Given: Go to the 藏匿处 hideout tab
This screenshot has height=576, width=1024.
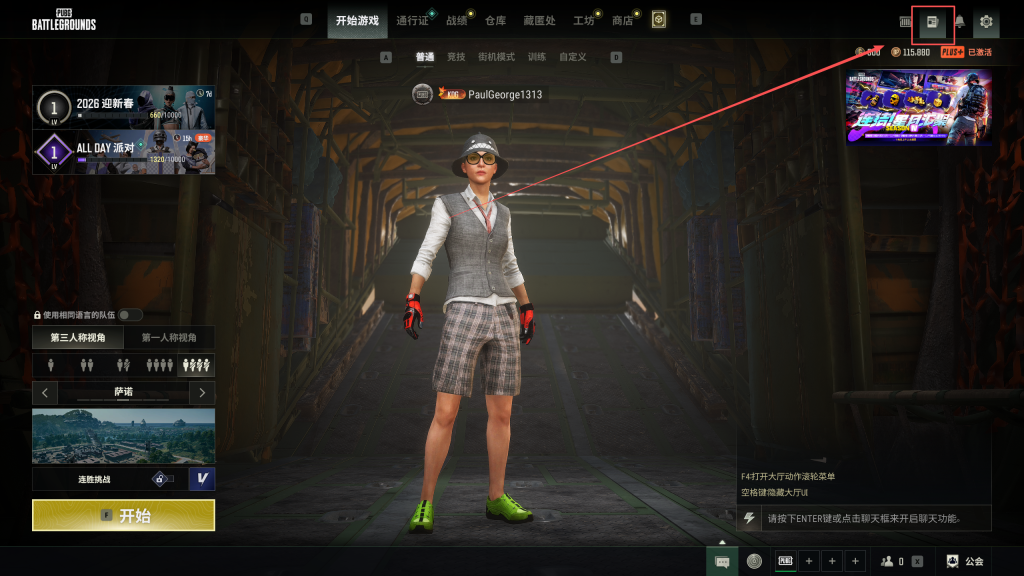Looking at the screenshot, I should pos(538,20).
